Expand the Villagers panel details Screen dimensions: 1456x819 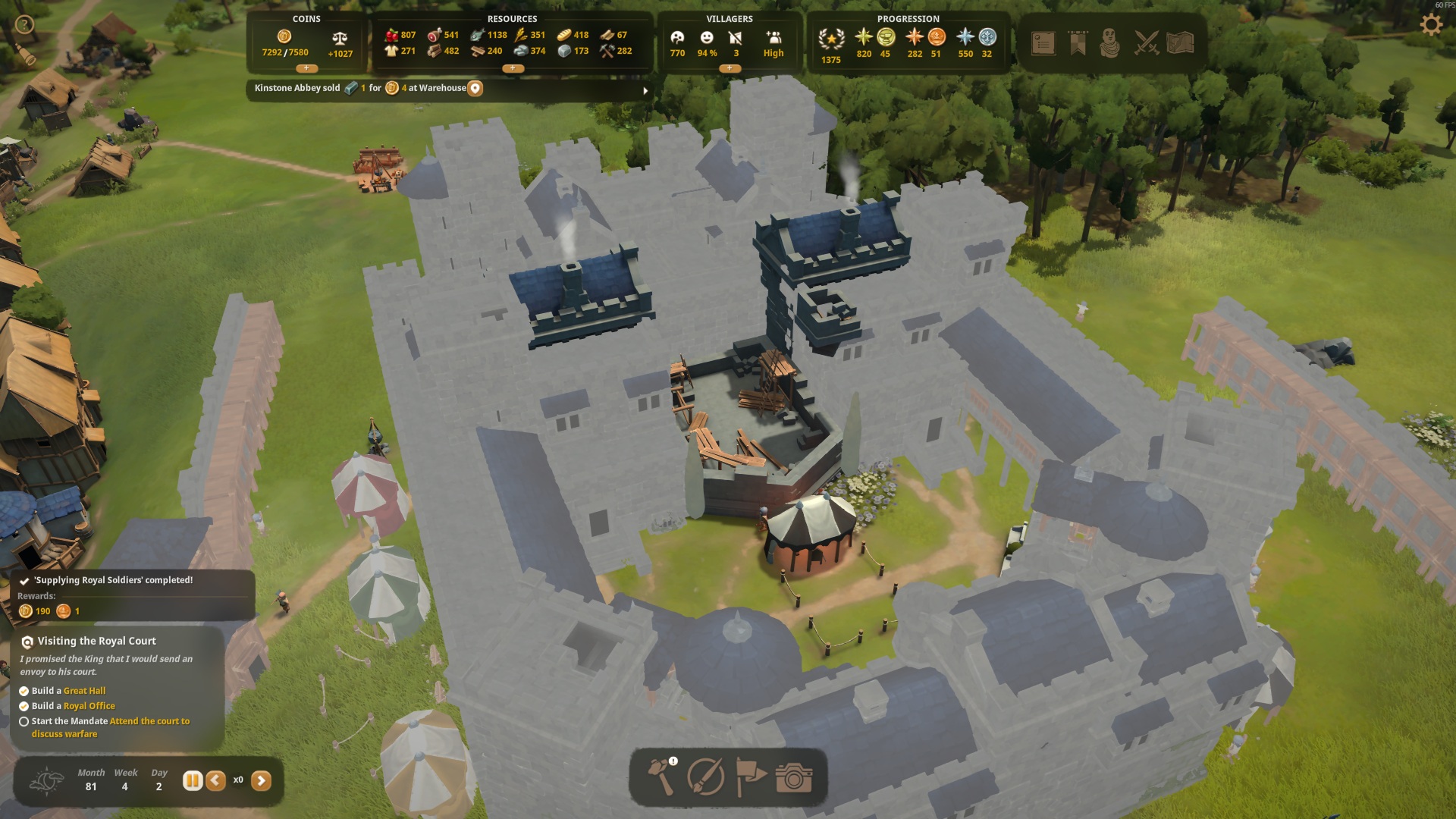pos(730,68)
